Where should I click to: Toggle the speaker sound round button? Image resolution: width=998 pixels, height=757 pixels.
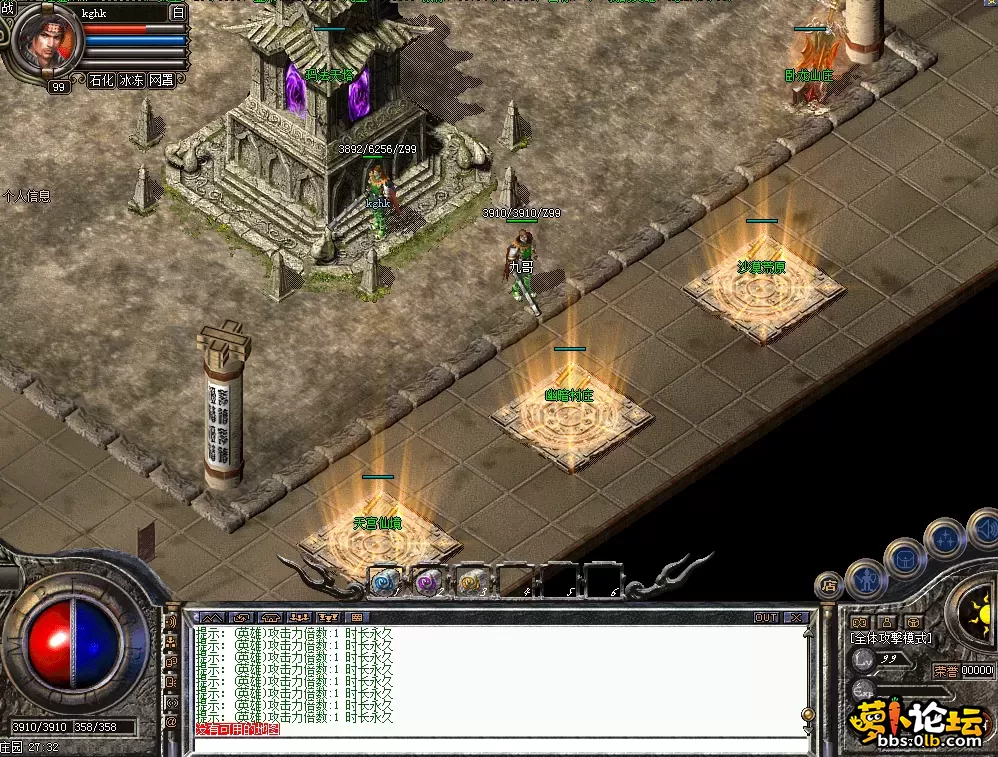(984, 527)
